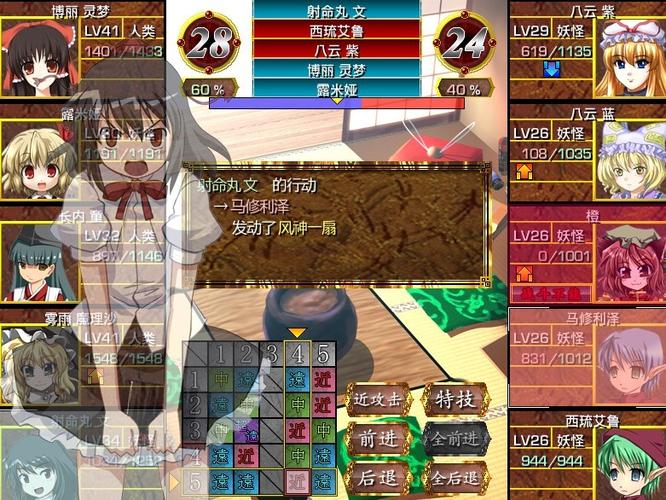This screenshot has width=666, height=500.
Task: Click the dialog box corner resize icon
Action: point(485,282)
